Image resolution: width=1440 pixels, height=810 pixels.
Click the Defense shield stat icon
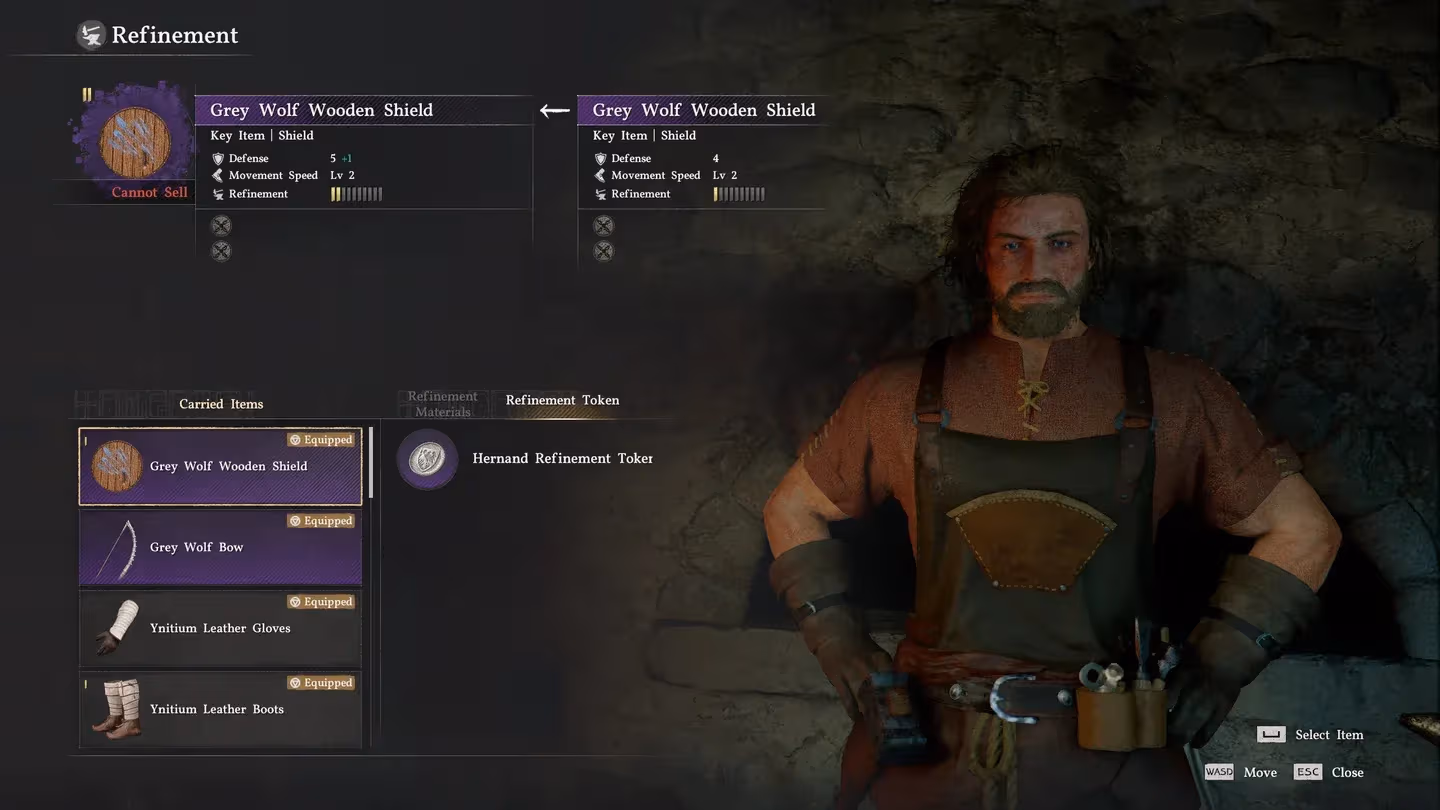tap(218, 157)
